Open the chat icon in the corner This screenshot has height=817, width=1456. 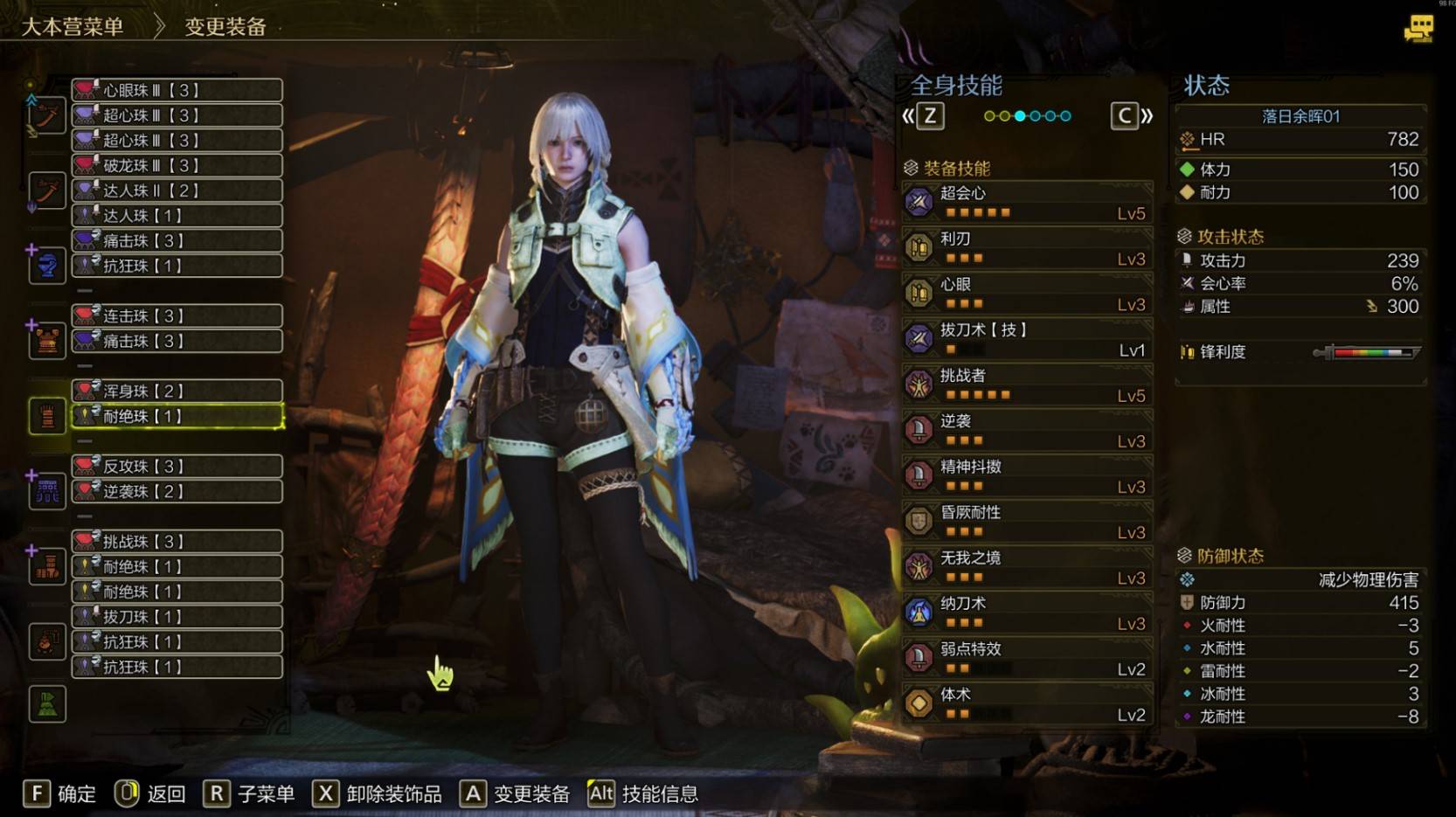tap(1418, 29)
